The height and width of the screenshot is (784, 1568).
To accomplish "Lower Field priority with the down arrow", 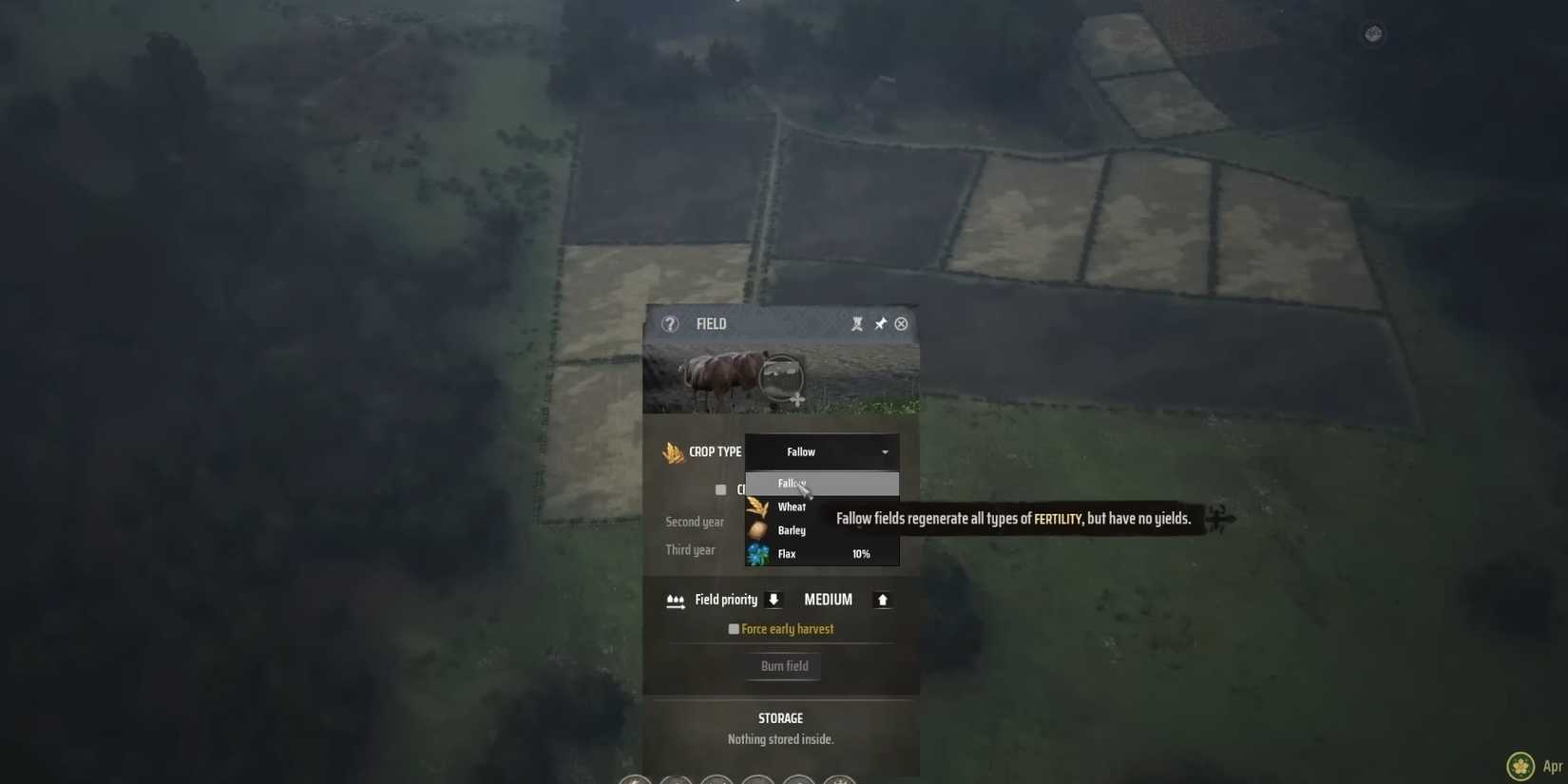I will coord(774,600).
